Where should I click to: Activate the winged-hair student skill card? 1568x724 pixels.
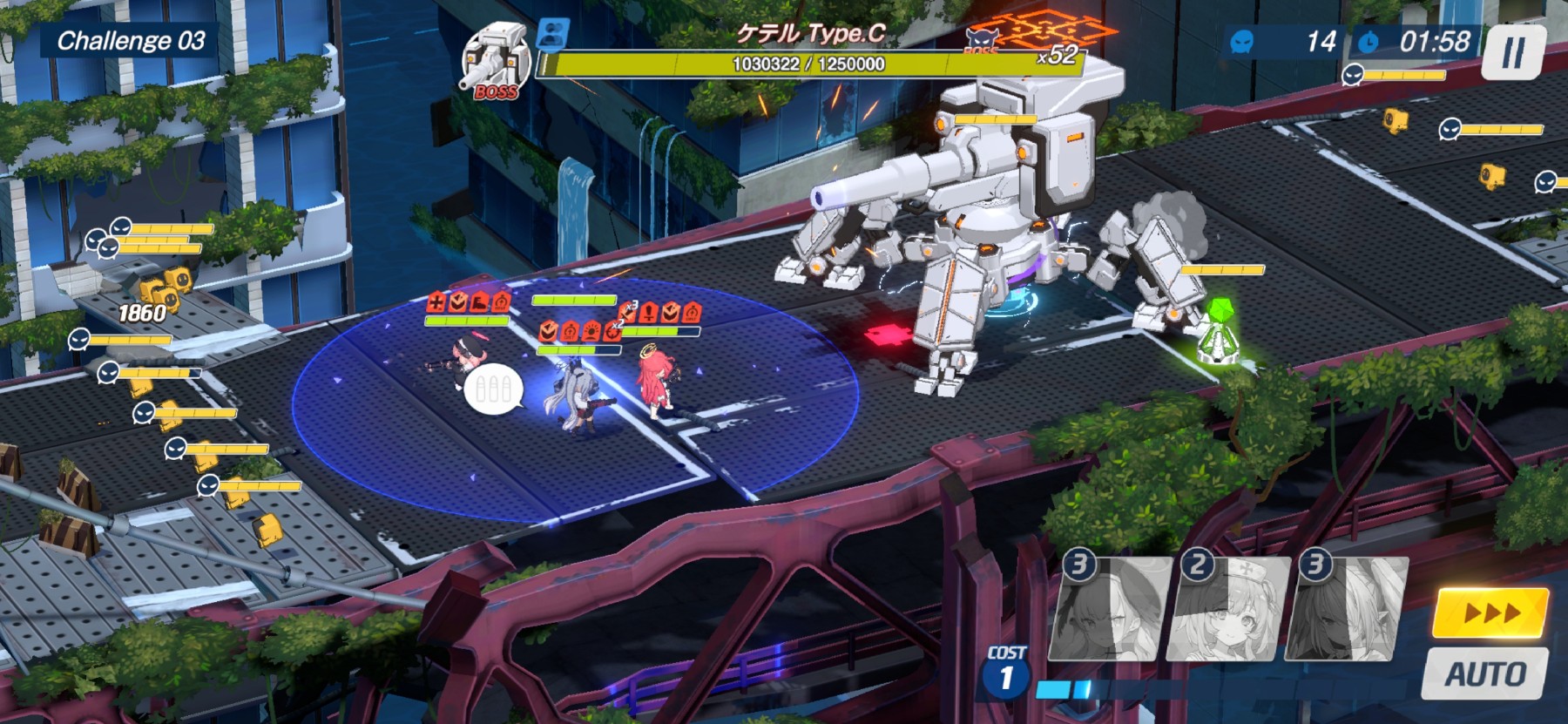tap(1348, 609)
